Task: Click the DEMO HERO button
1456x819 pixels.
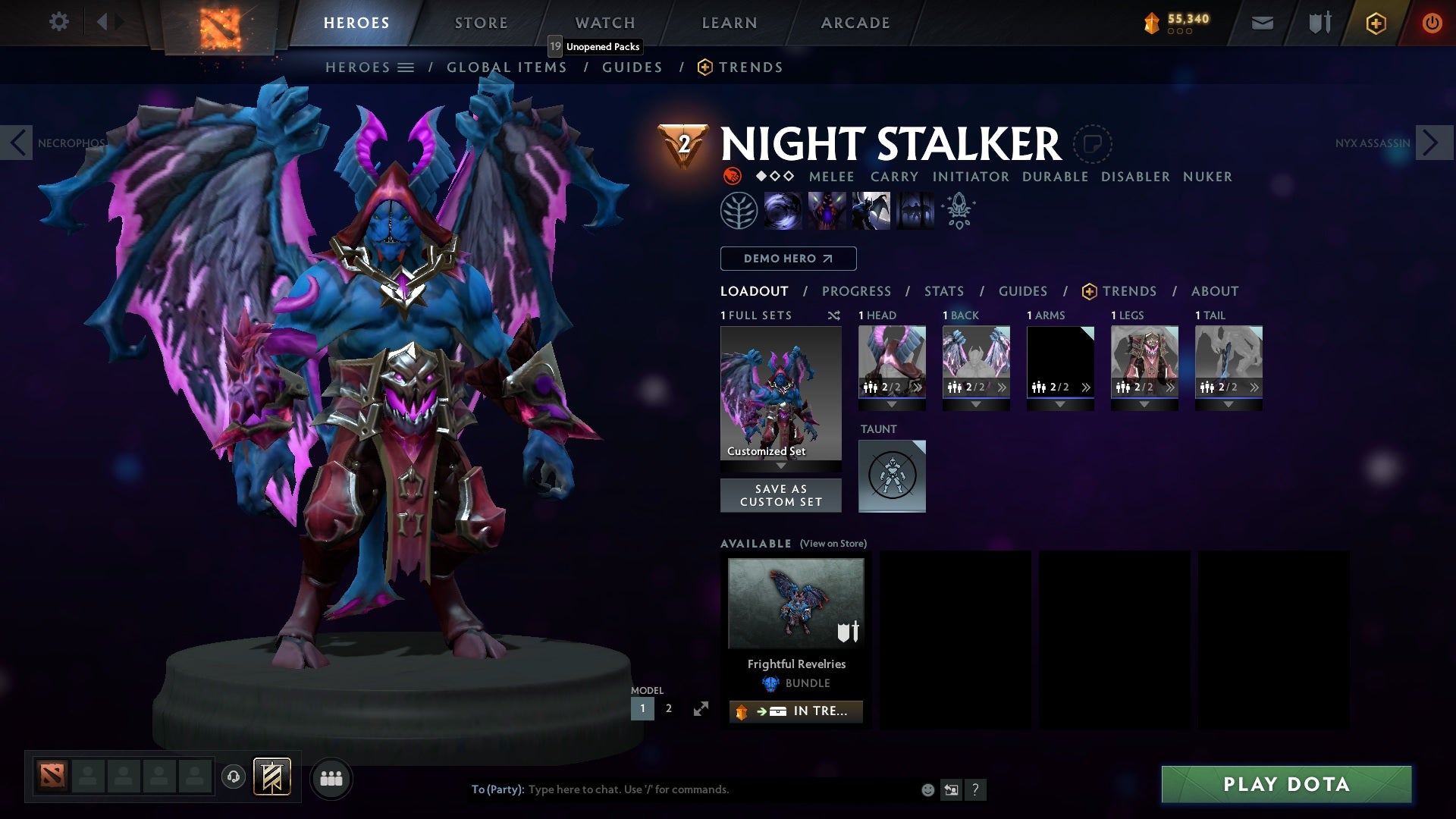Action: (x=787, y=259)
